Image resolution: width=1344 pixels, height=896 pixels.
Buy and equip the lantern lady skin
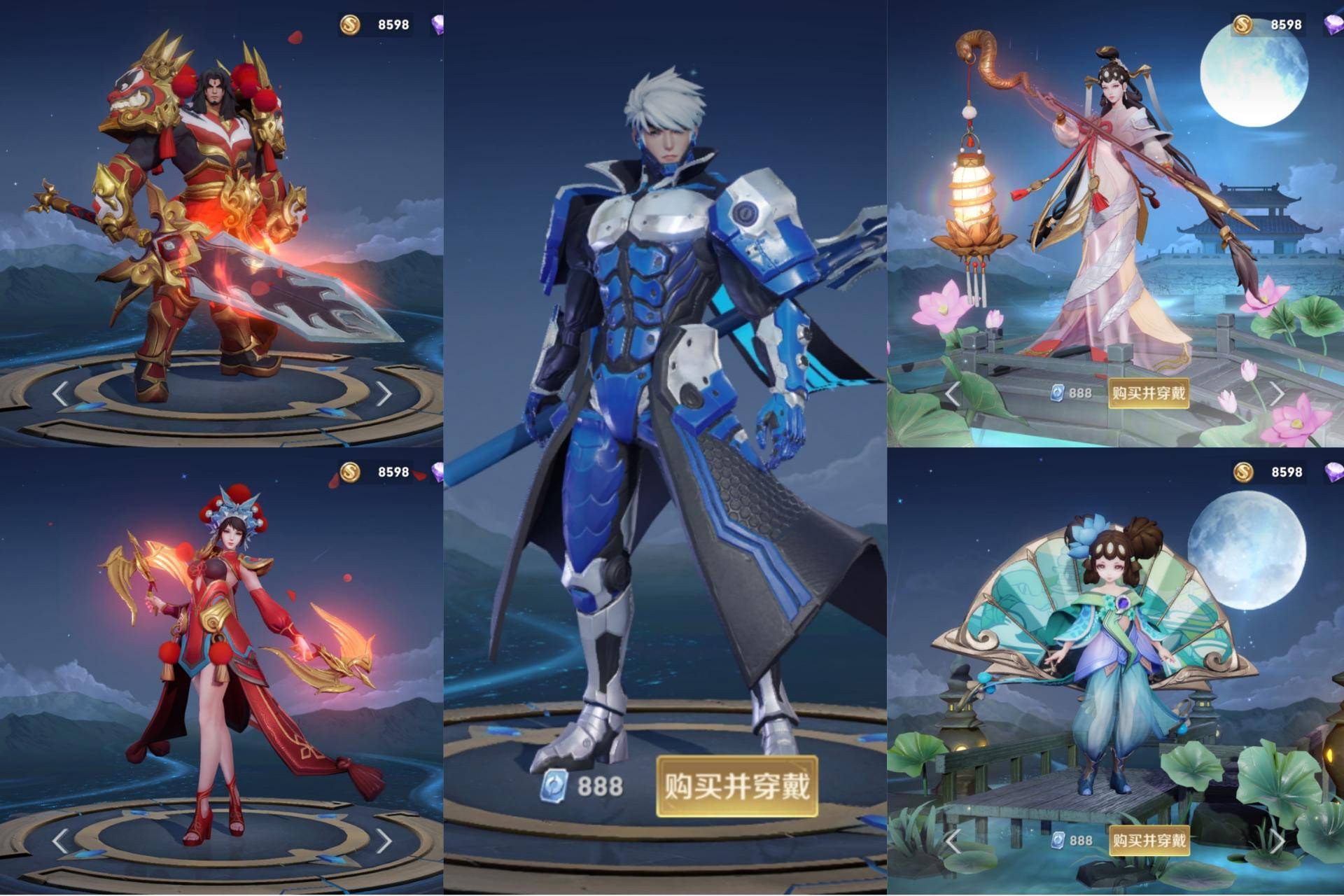tap(1149, 393)
